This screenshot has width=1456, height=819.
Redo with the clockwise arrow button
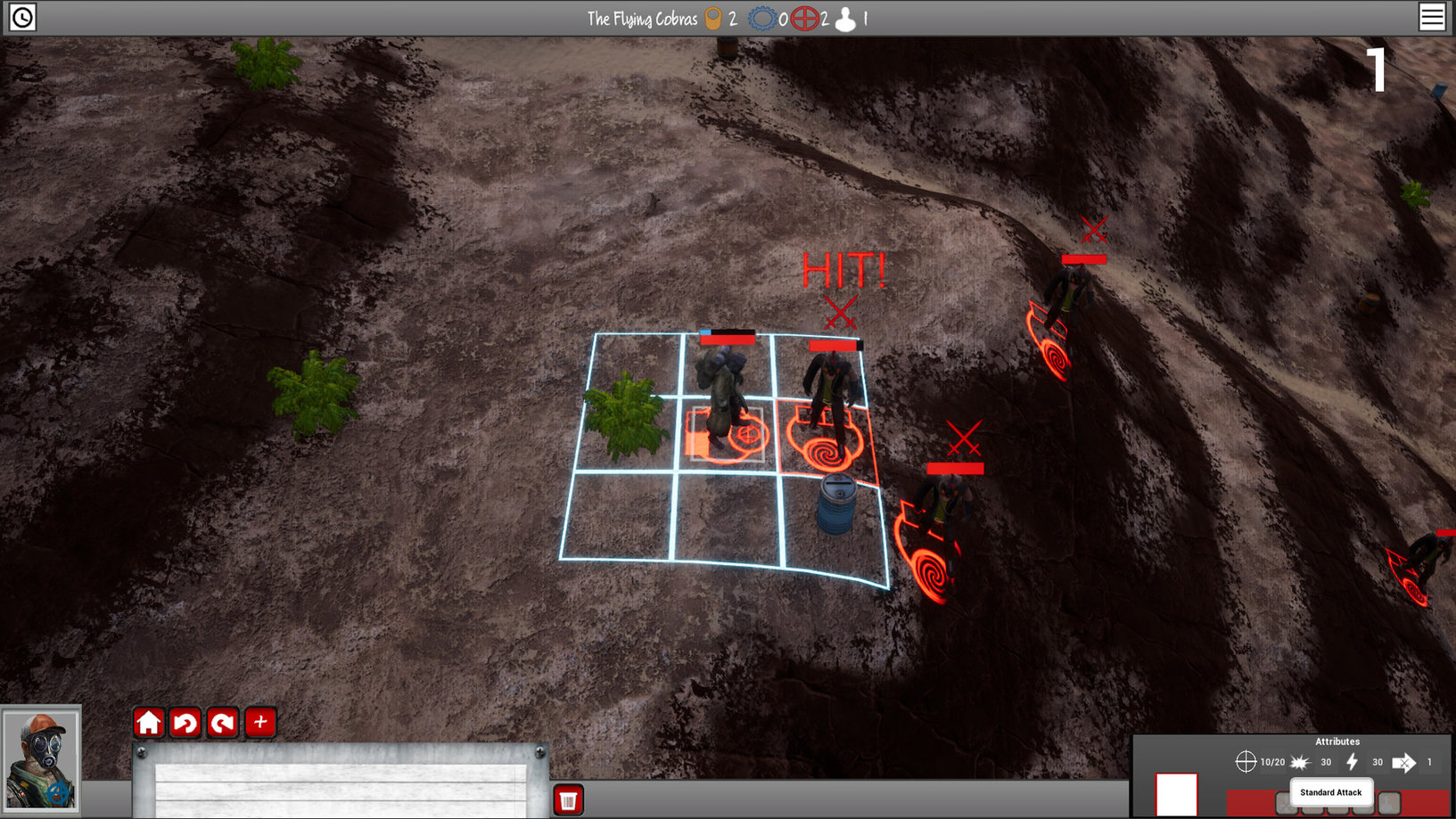[x=223, y=722]
